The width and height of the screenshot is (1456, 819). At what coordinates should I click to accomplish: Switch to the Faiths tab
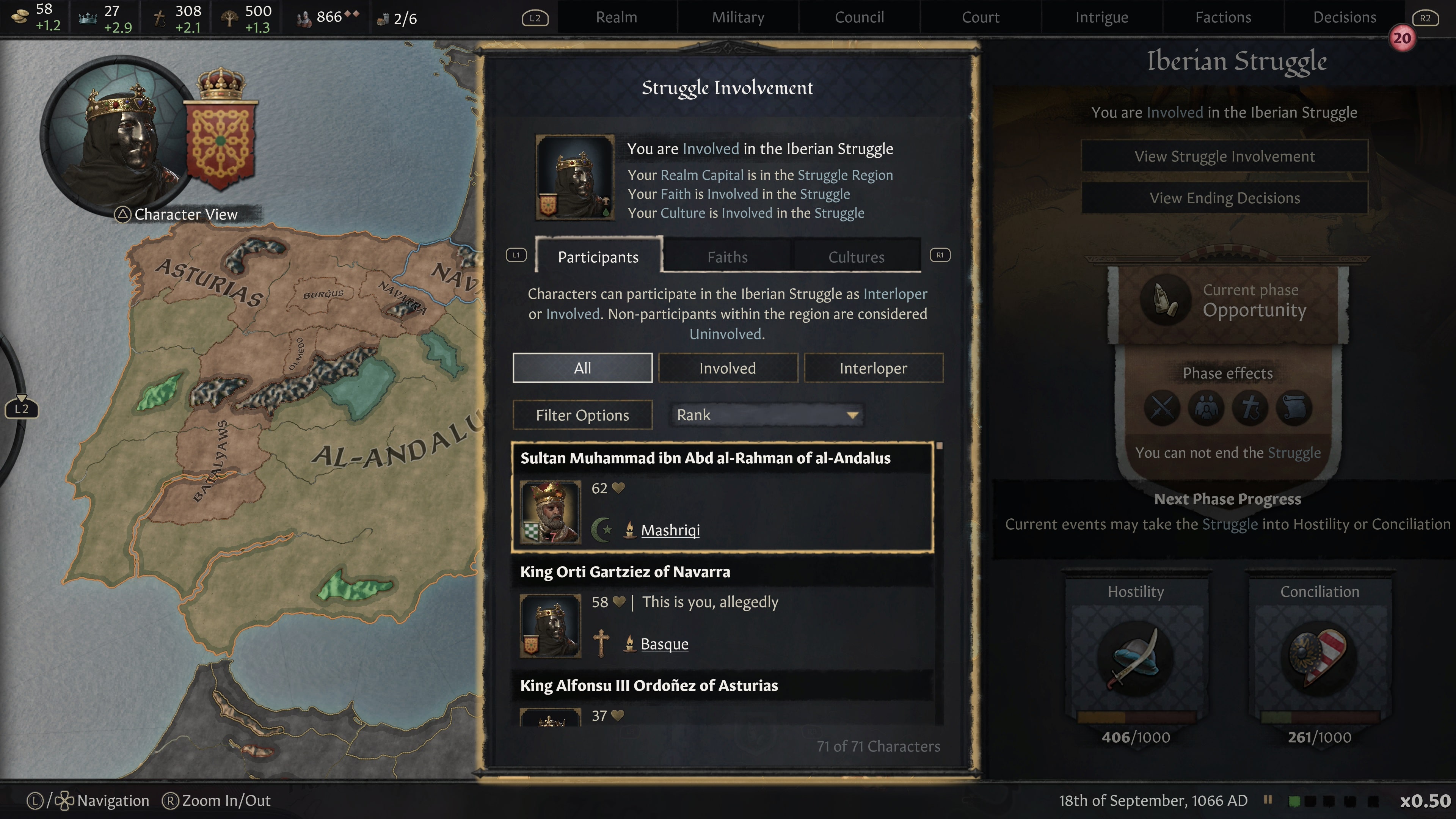pos(727,257)
